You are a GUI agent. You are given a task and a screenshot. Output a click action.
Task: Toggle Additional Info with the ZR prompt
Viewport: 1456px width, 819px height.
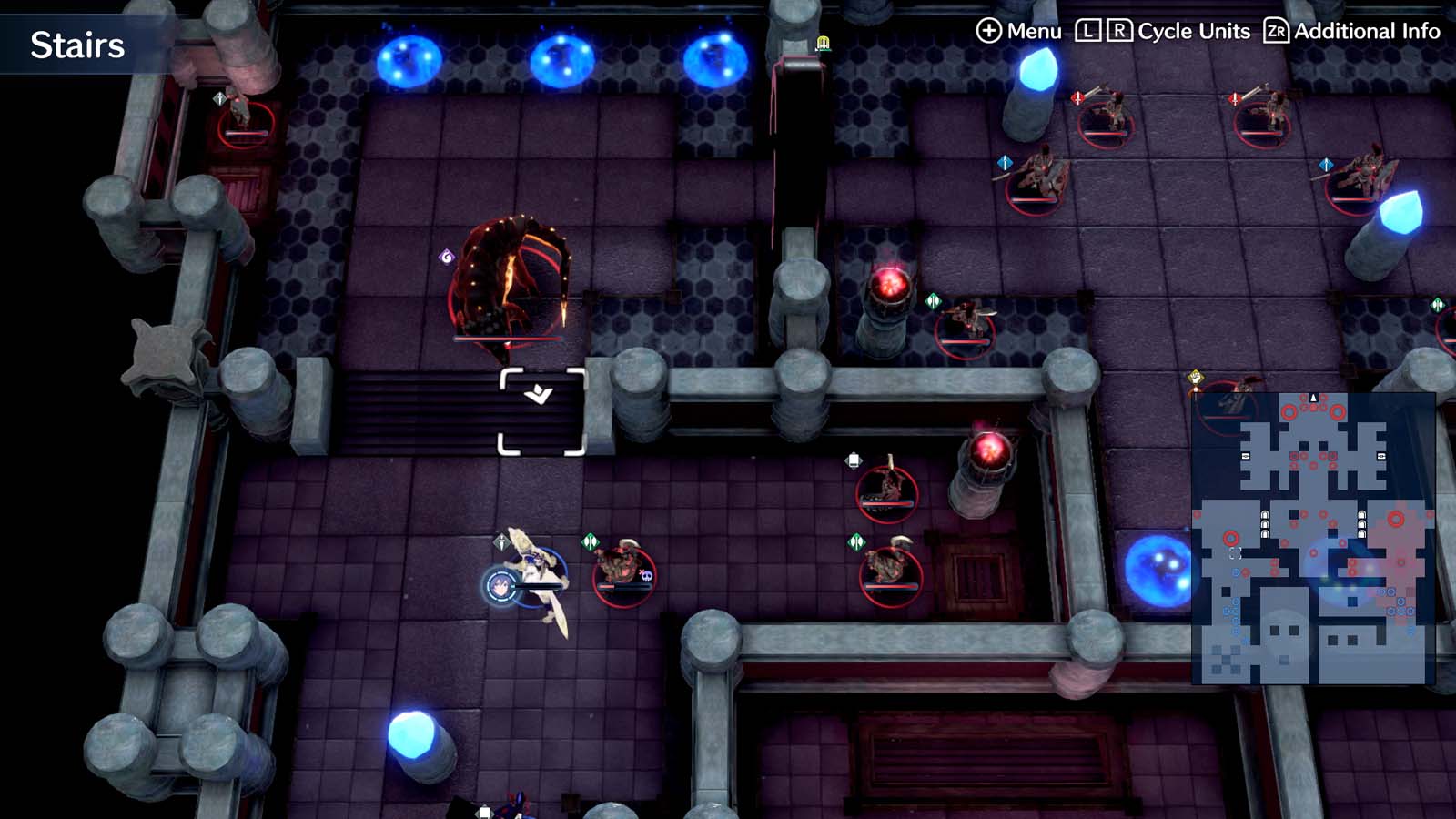tap(1278, 30)
